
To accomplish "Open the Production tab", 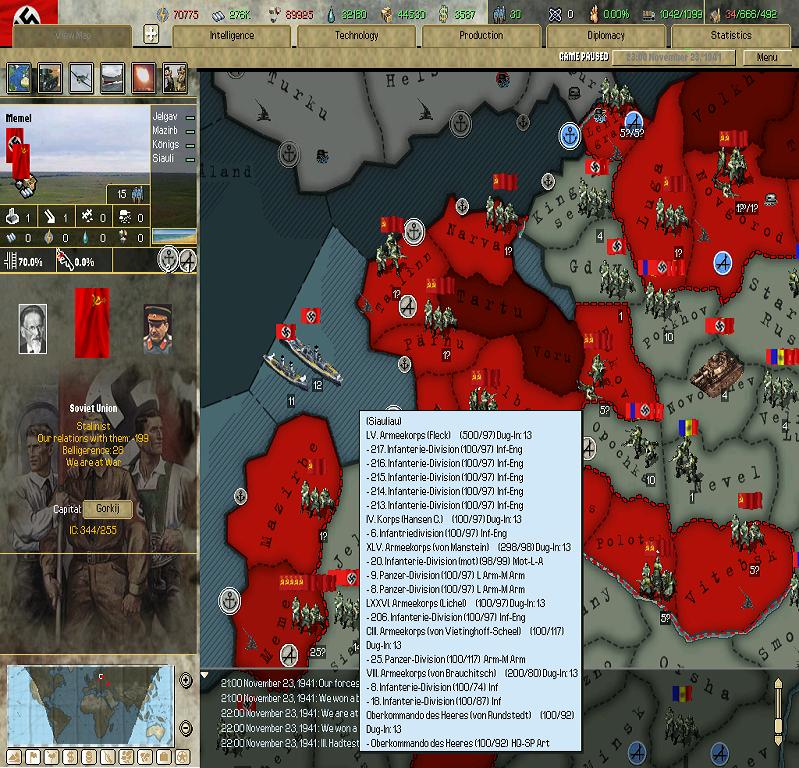I will pyautogui.click(x=481, y=36).
